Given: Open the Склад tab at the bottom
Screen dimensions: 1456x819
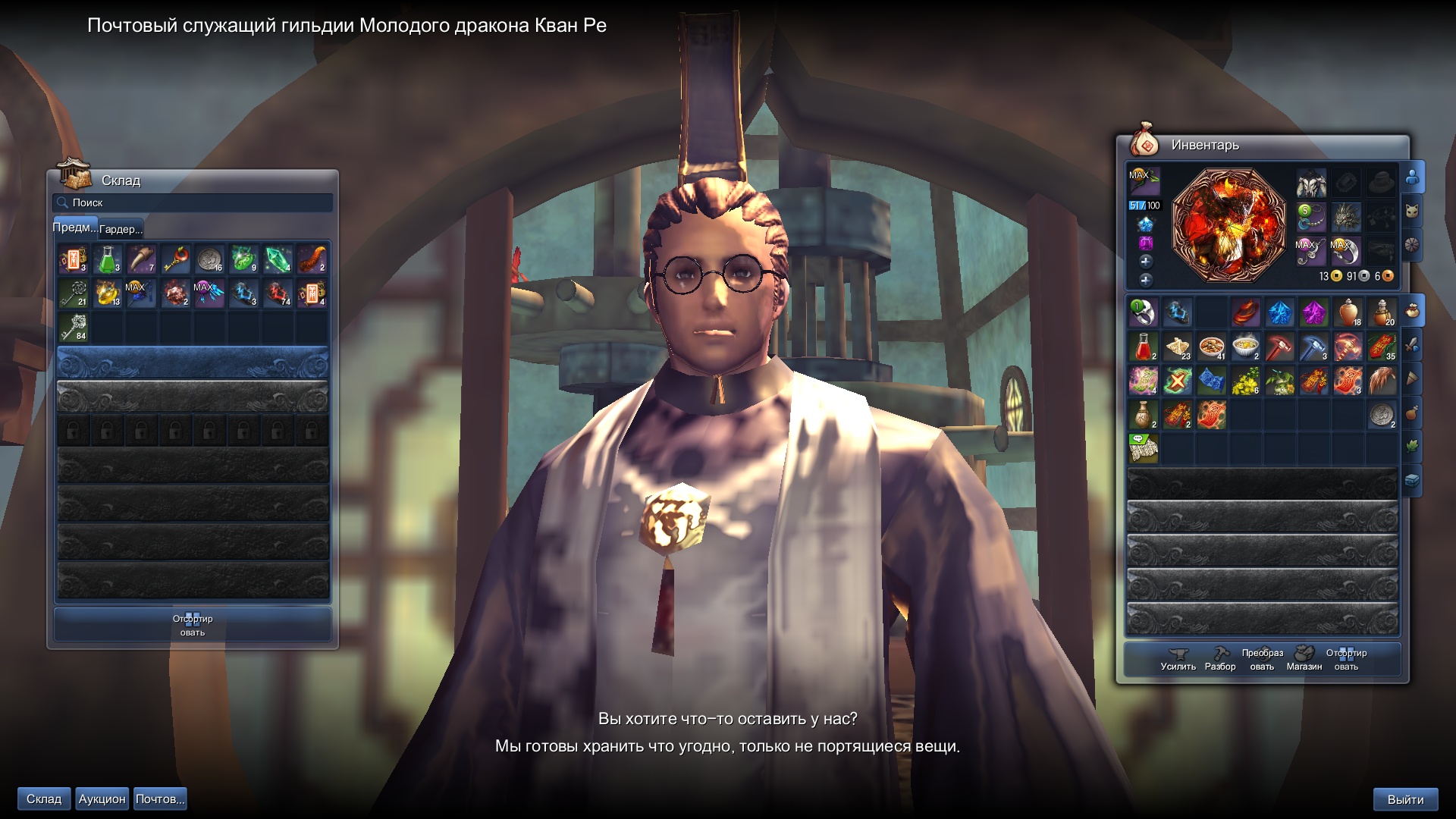Looking at the screenshot, I should point(44,799).
